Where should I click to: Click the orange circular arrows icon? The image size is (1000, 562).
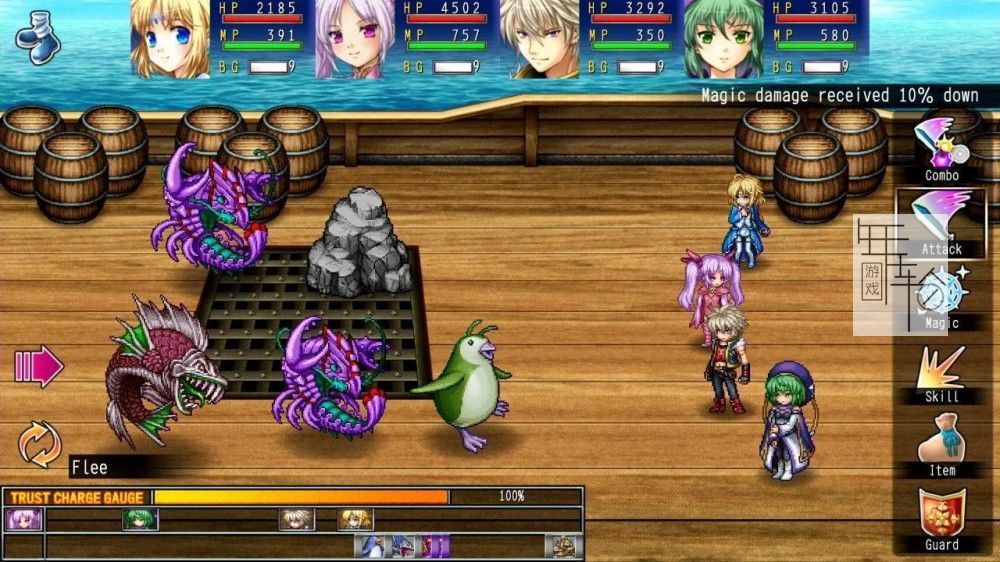tap(40, 444)
